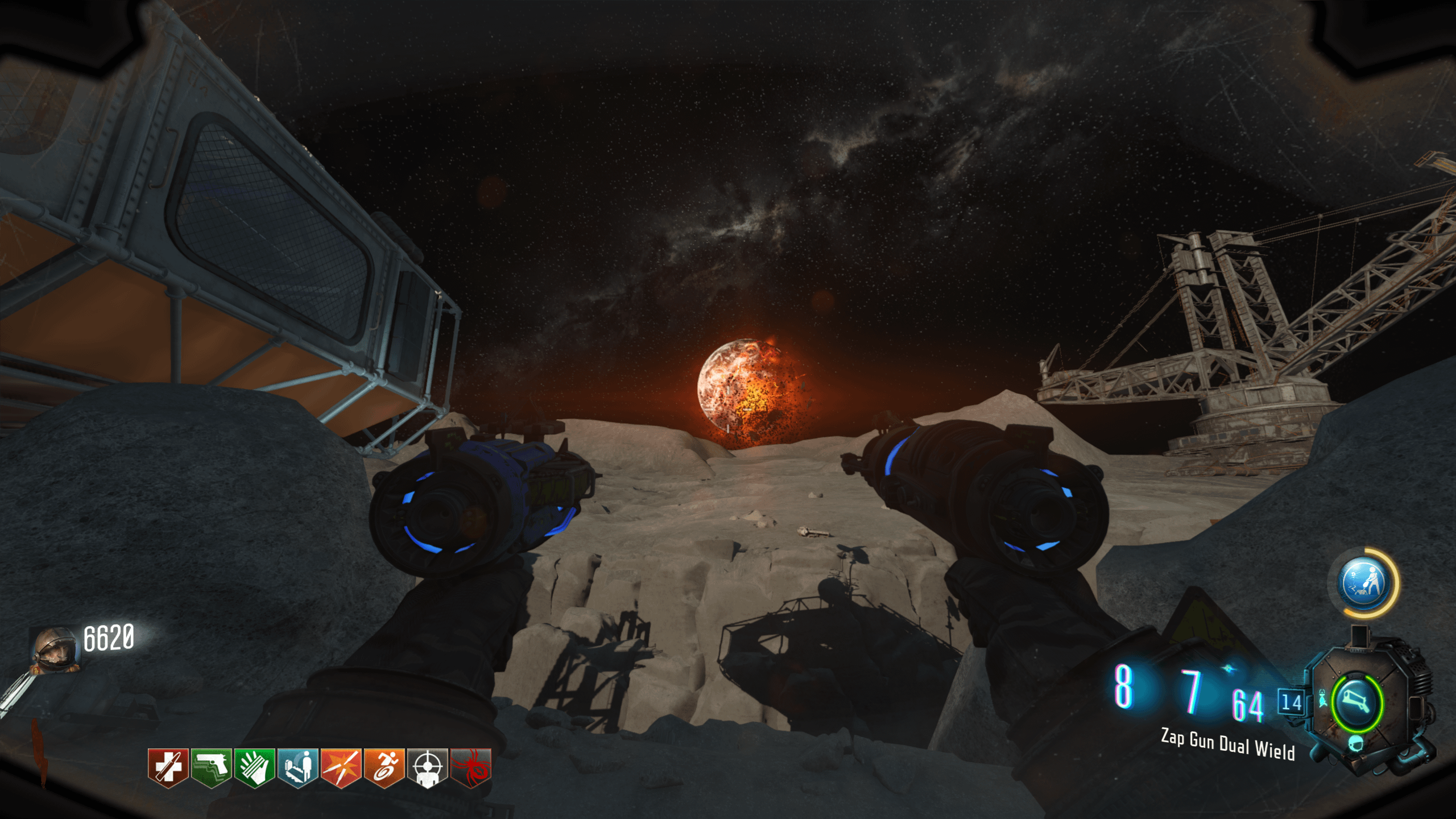Select the Mule Kick pistol perk
Viewport: 1456px width, 819px height.
point(211,767)
